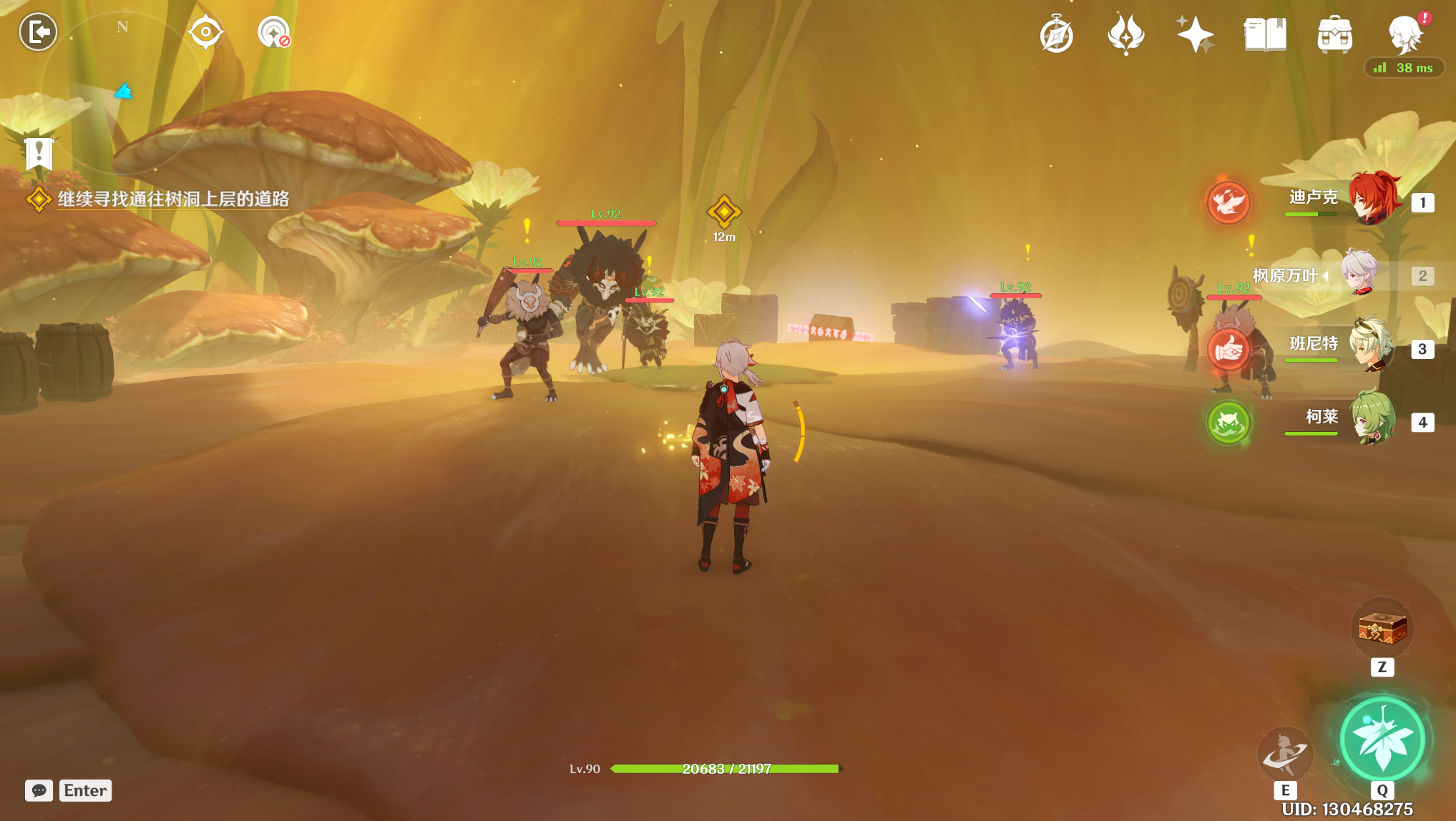
Task: Click the exit door icon at top-left
Action: (38, 32)
